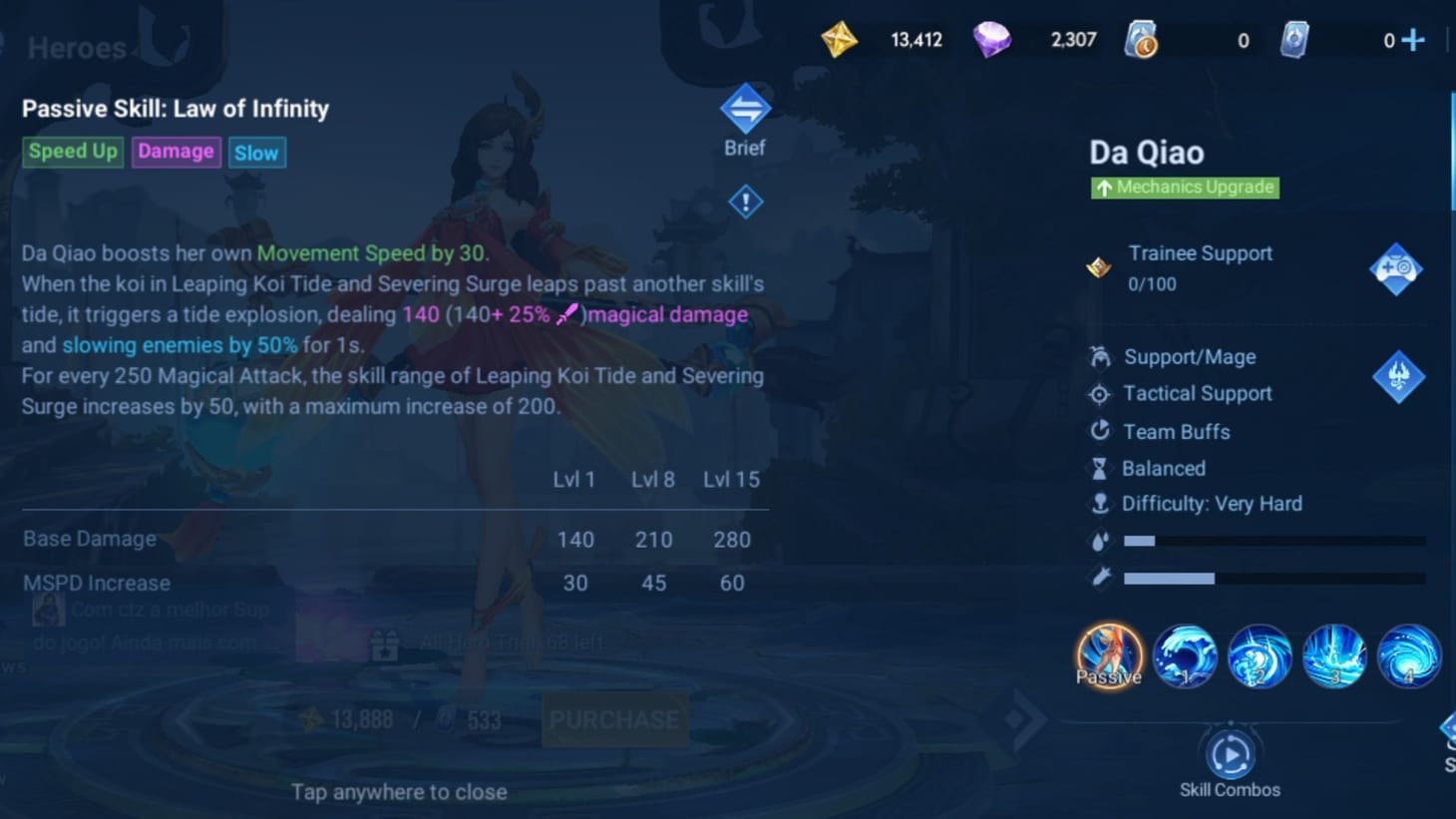Viewport: 1456px width, 819px height.
Task: Select Da Qiao's Passive skill icon
Action: coord(1109,655)
